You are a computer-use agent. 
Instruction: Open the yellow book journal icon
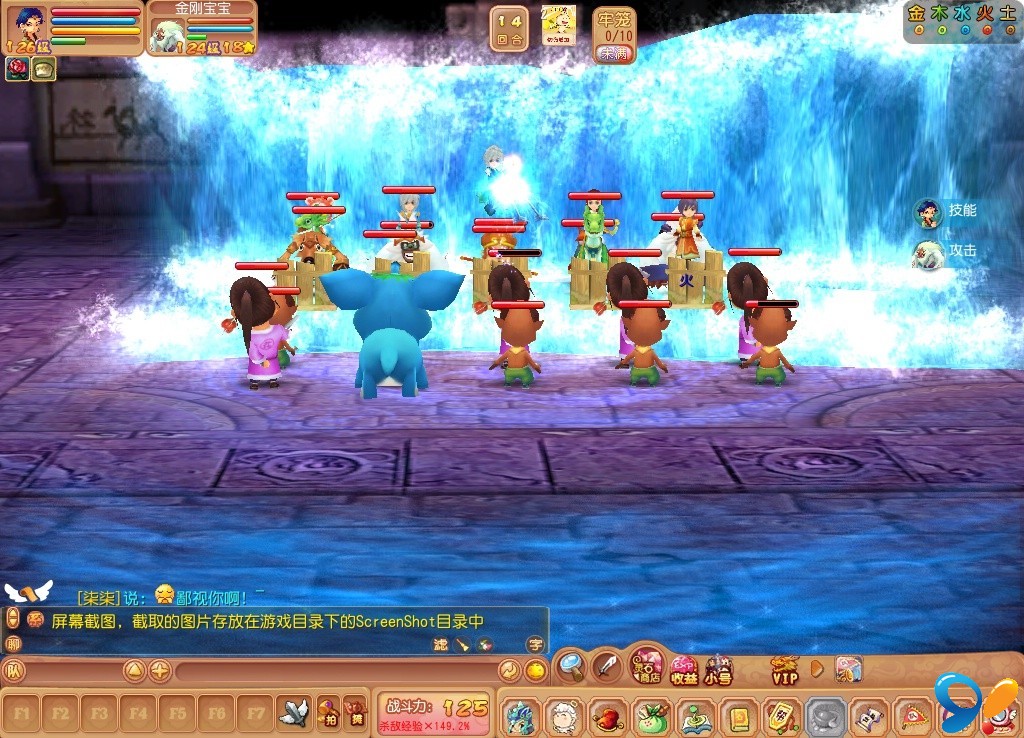coord(738,716)
